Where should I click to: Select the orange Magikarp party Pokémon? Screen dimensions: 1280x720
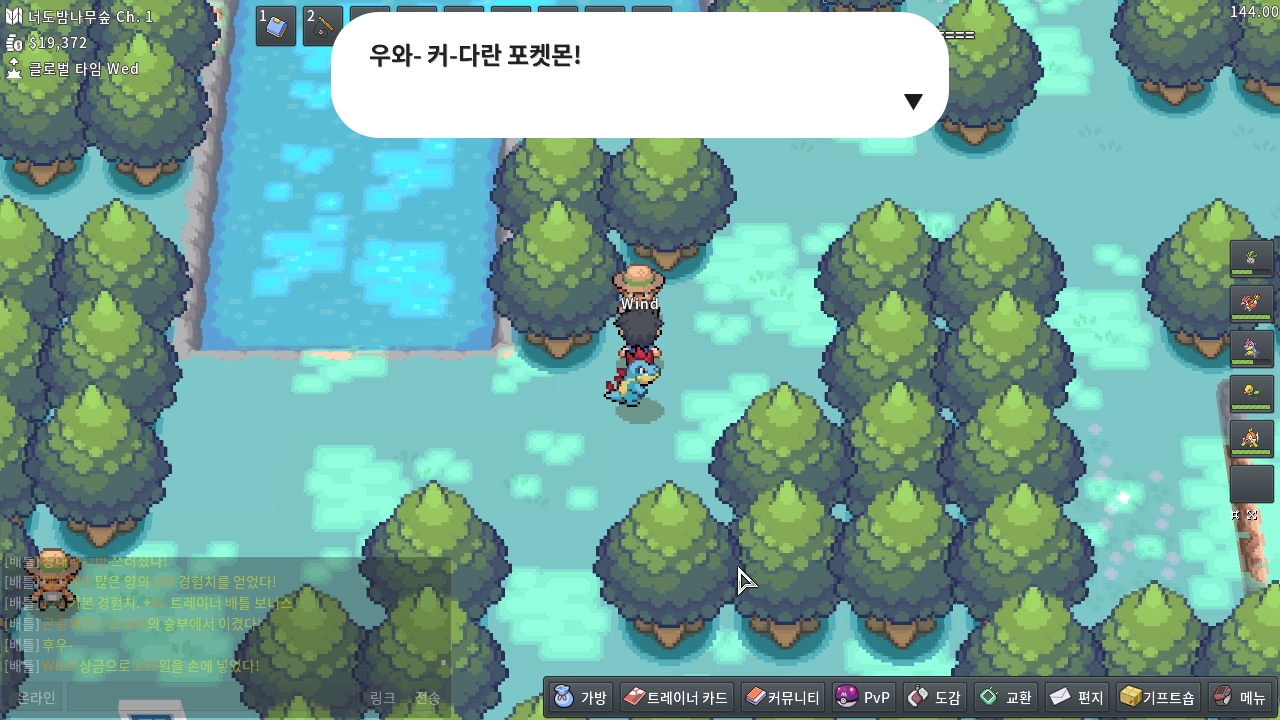tap(1251, 439)
